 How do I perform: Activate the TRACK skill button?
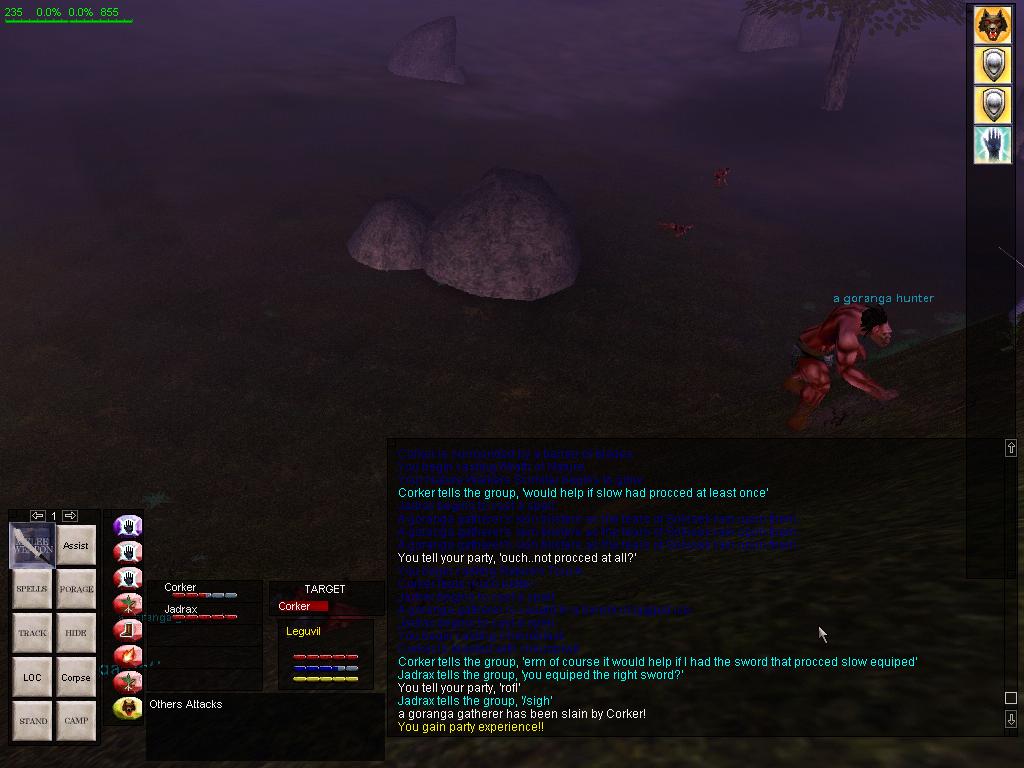click(x=32, y=633)
